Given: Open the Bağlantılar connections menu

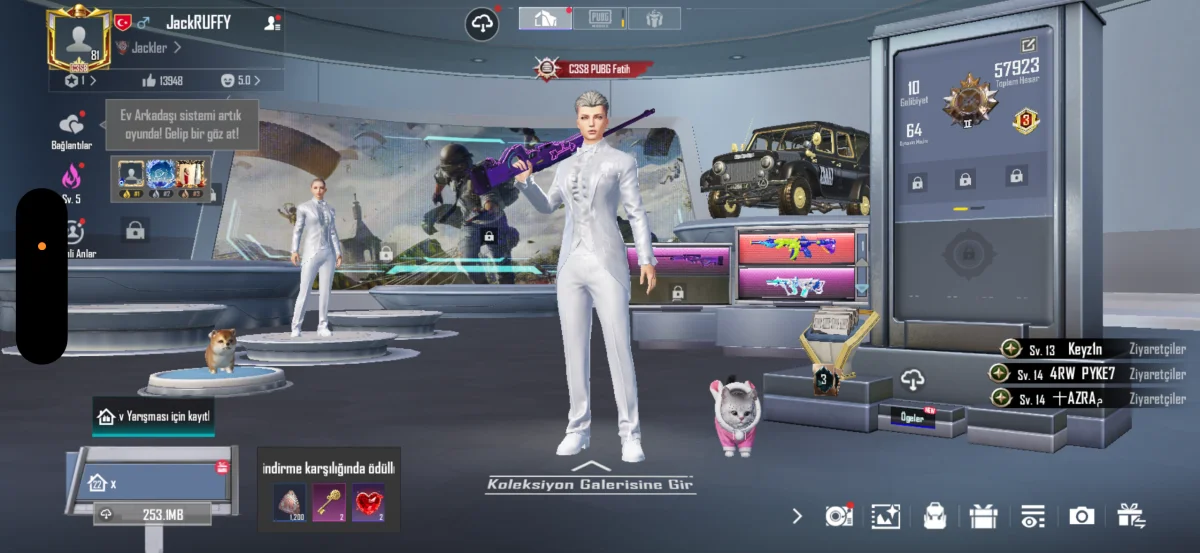Looking at the screenshot, I should click(71, 129).
